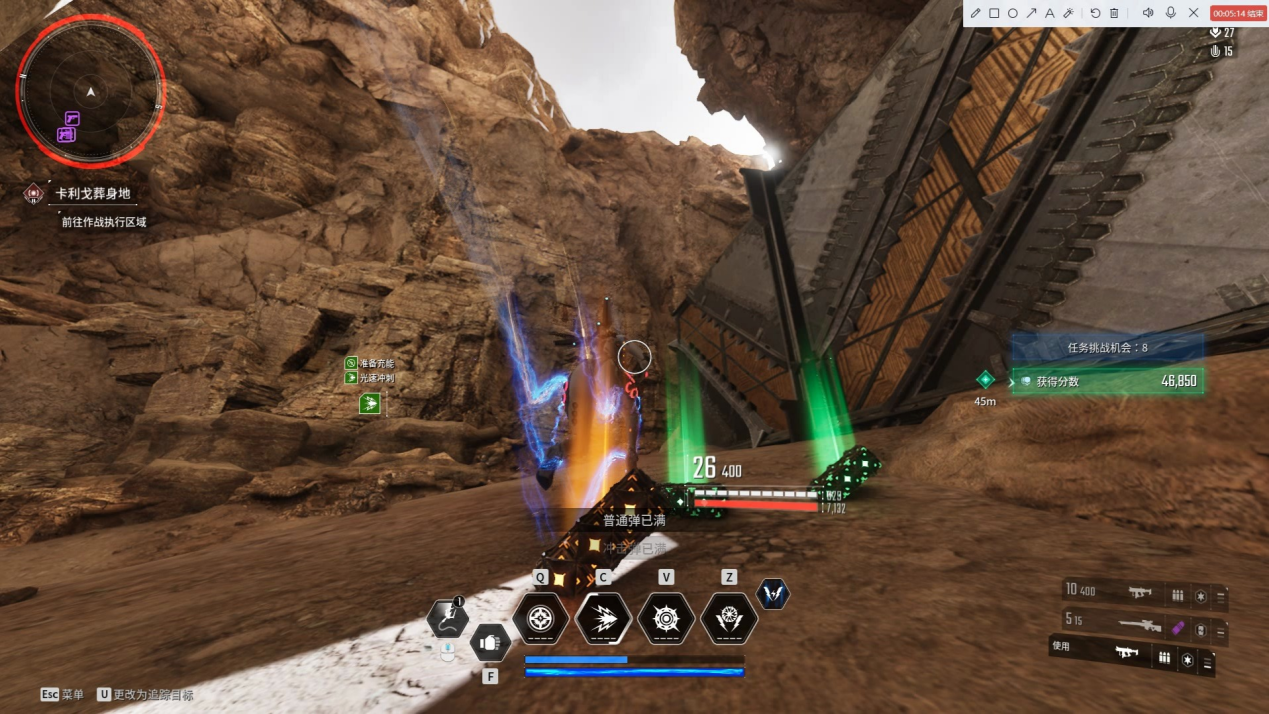Trigger the lightning dash ability under C
Image resolution: width=1269 pixels, height=714 pixels.
coord(603,619)
